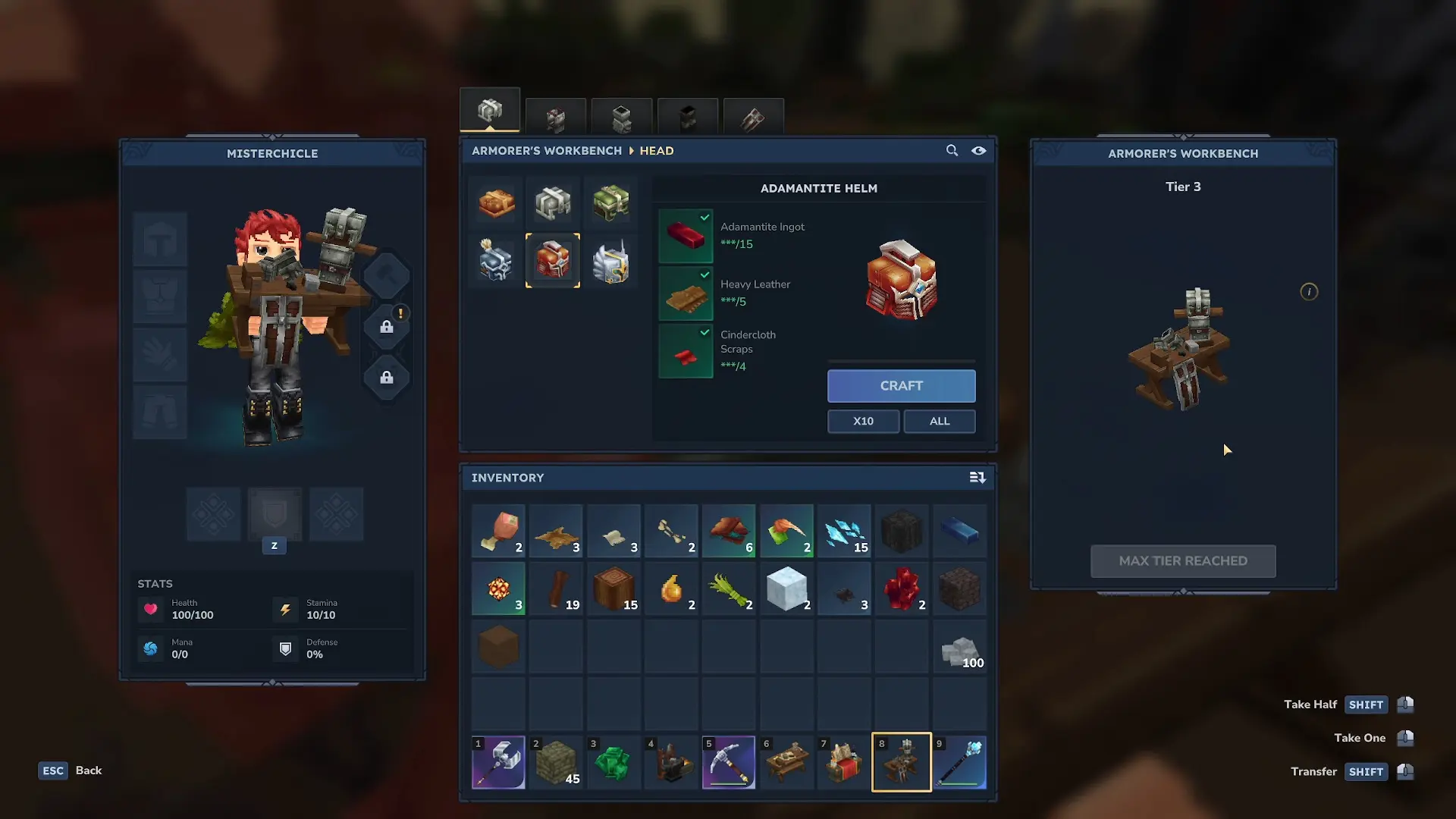Select the red crystal cluster stack

coord(902,589)
